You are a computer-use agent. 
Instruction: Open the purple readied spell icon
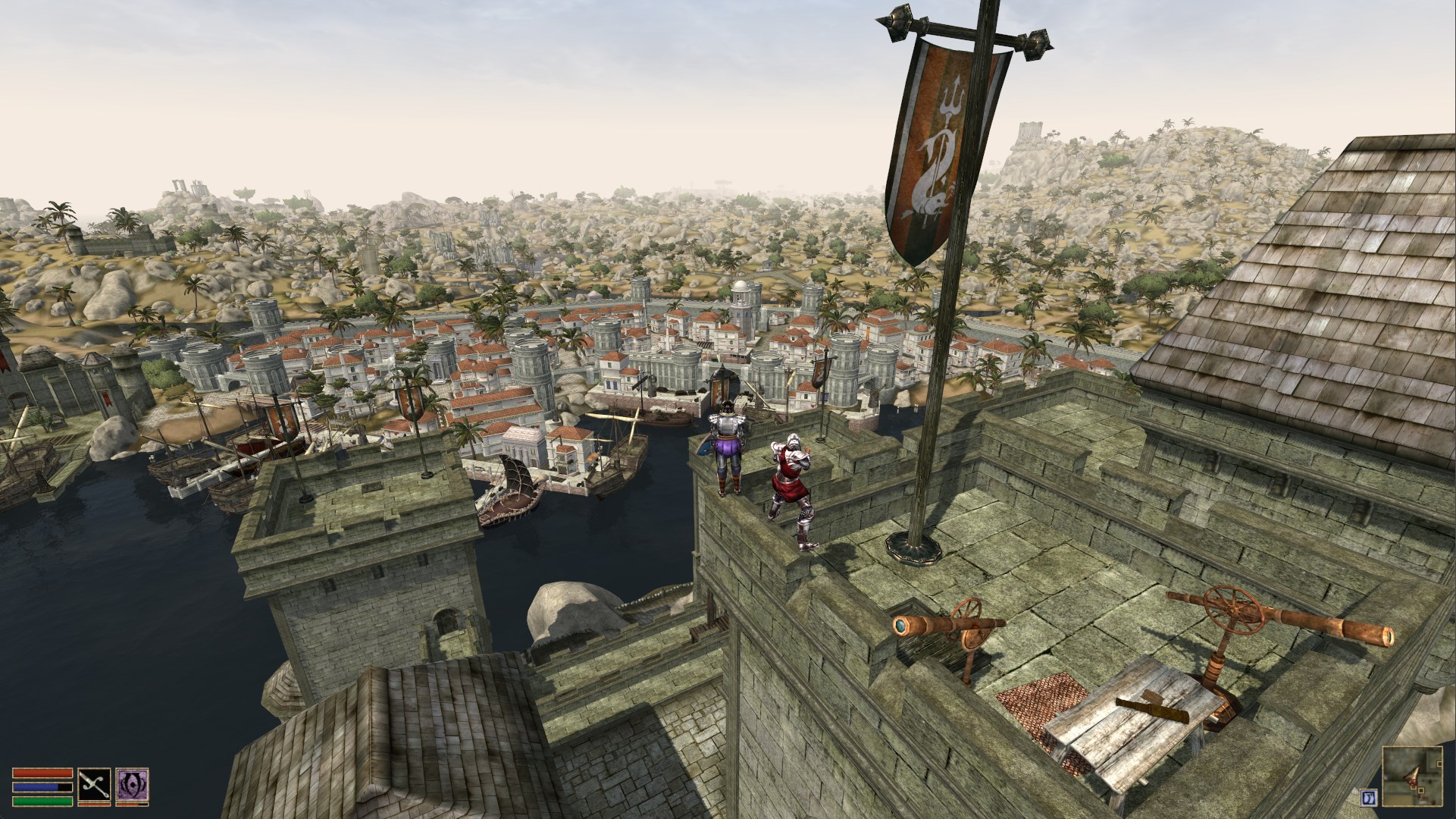pyautogui.click(x=132, y=785)
